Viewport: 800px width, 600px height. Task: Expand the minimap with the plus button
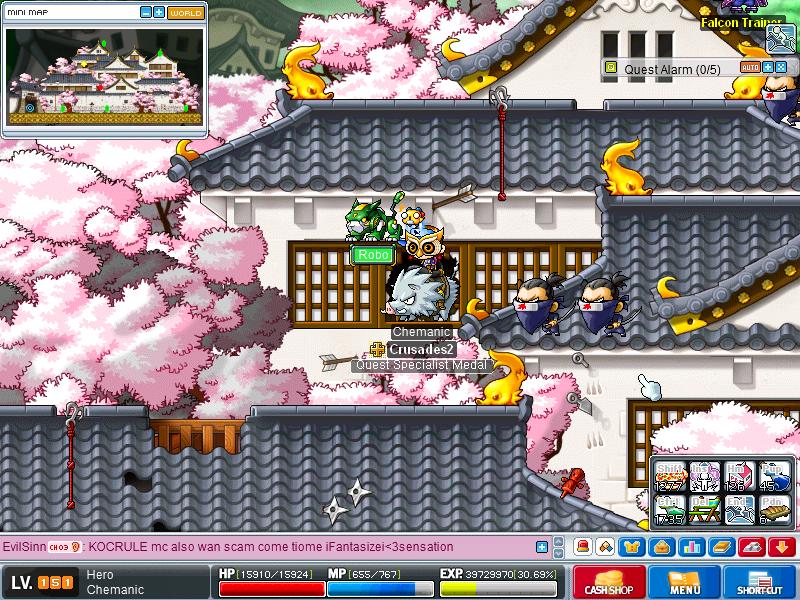tap(159, 13)
